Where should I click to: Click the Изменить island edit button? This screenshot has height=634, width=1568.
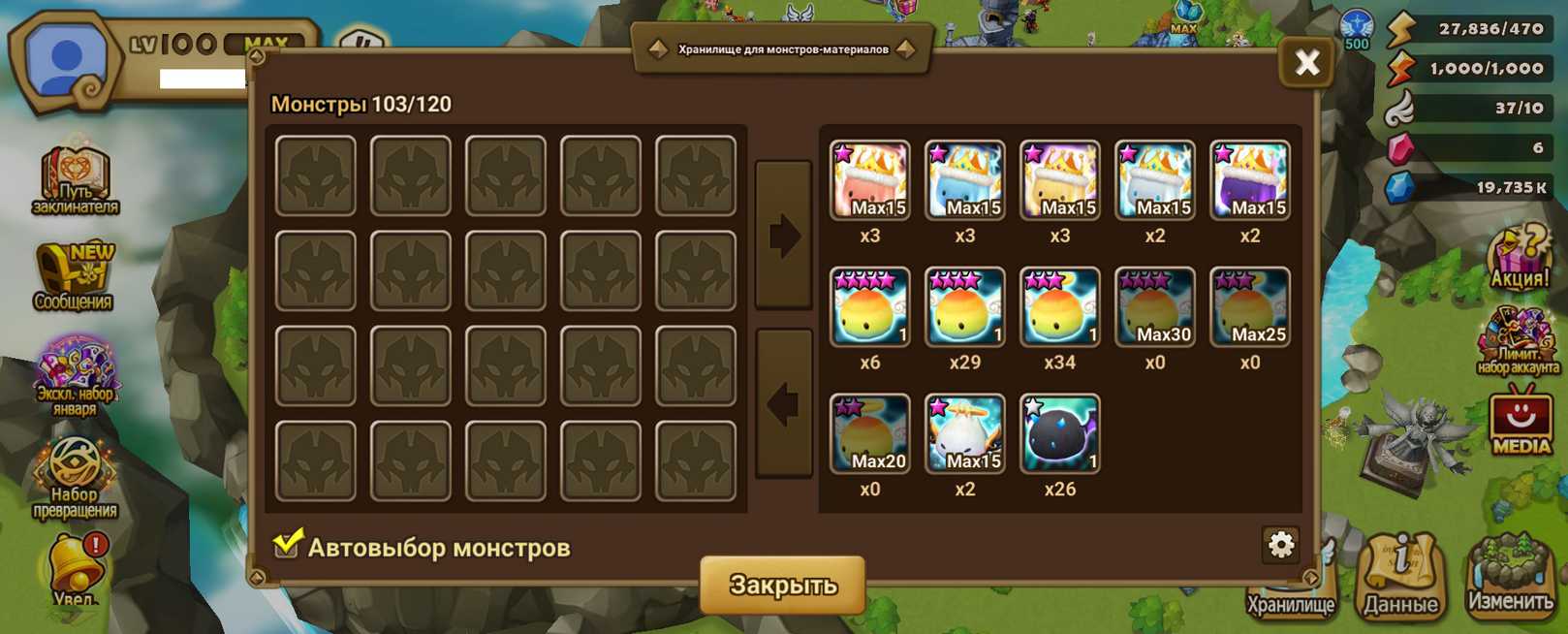tap(1510, 575)
